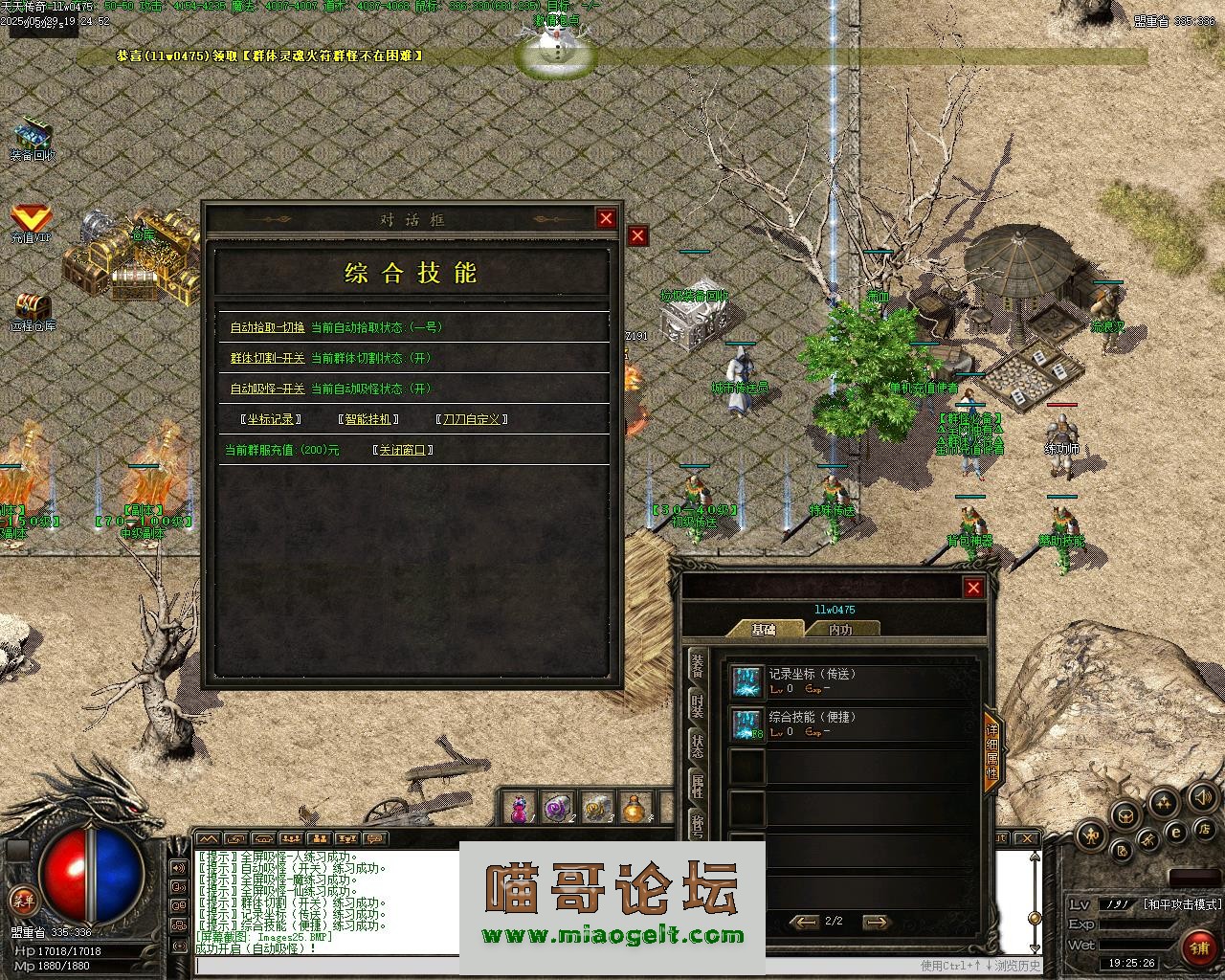Image resolution: width=1225 pixels, height=980 pixels.
Task: Toggle 自动吸怪-开关 option
Action: pyautogui.click(x=267, y=389)
